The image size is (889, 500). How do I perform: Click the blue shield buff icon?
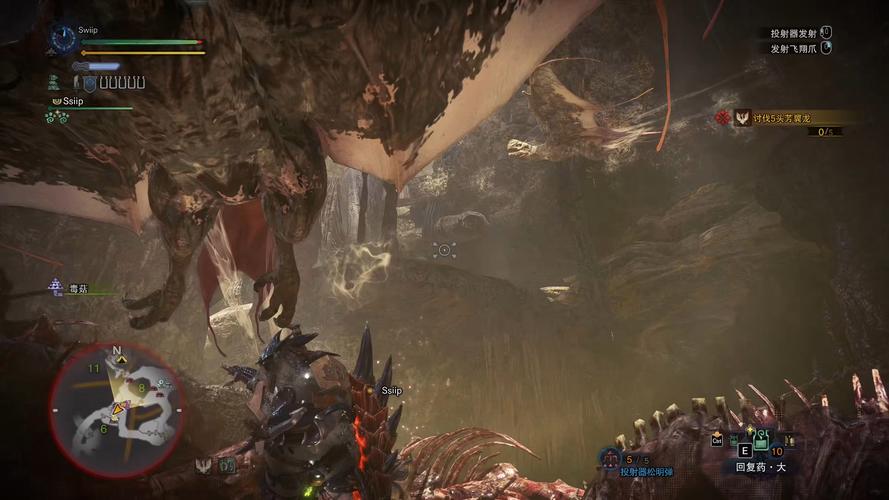90,83
